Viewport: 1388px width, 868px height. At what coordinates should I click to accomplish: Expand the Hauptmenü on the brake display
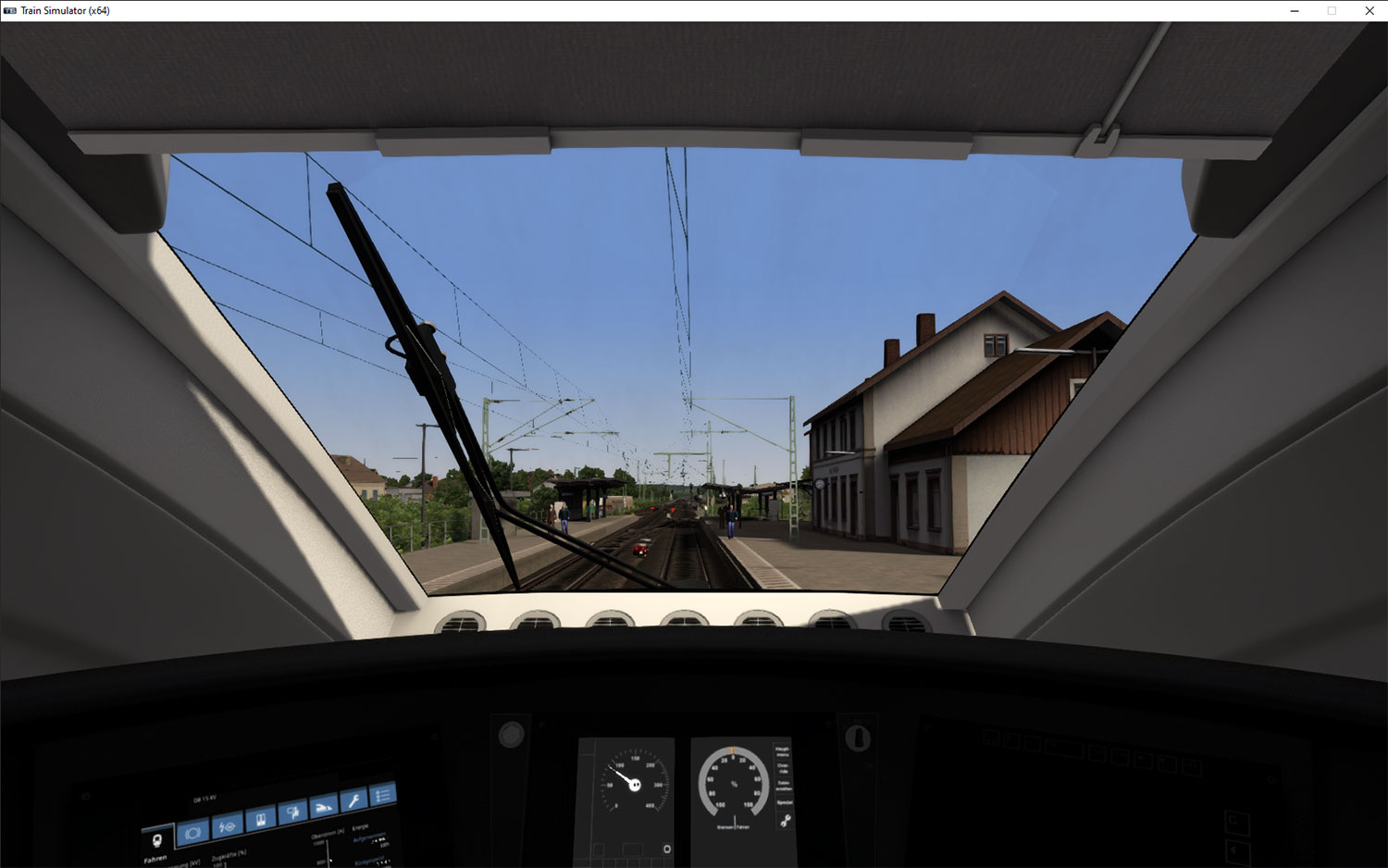coord(784,750)
